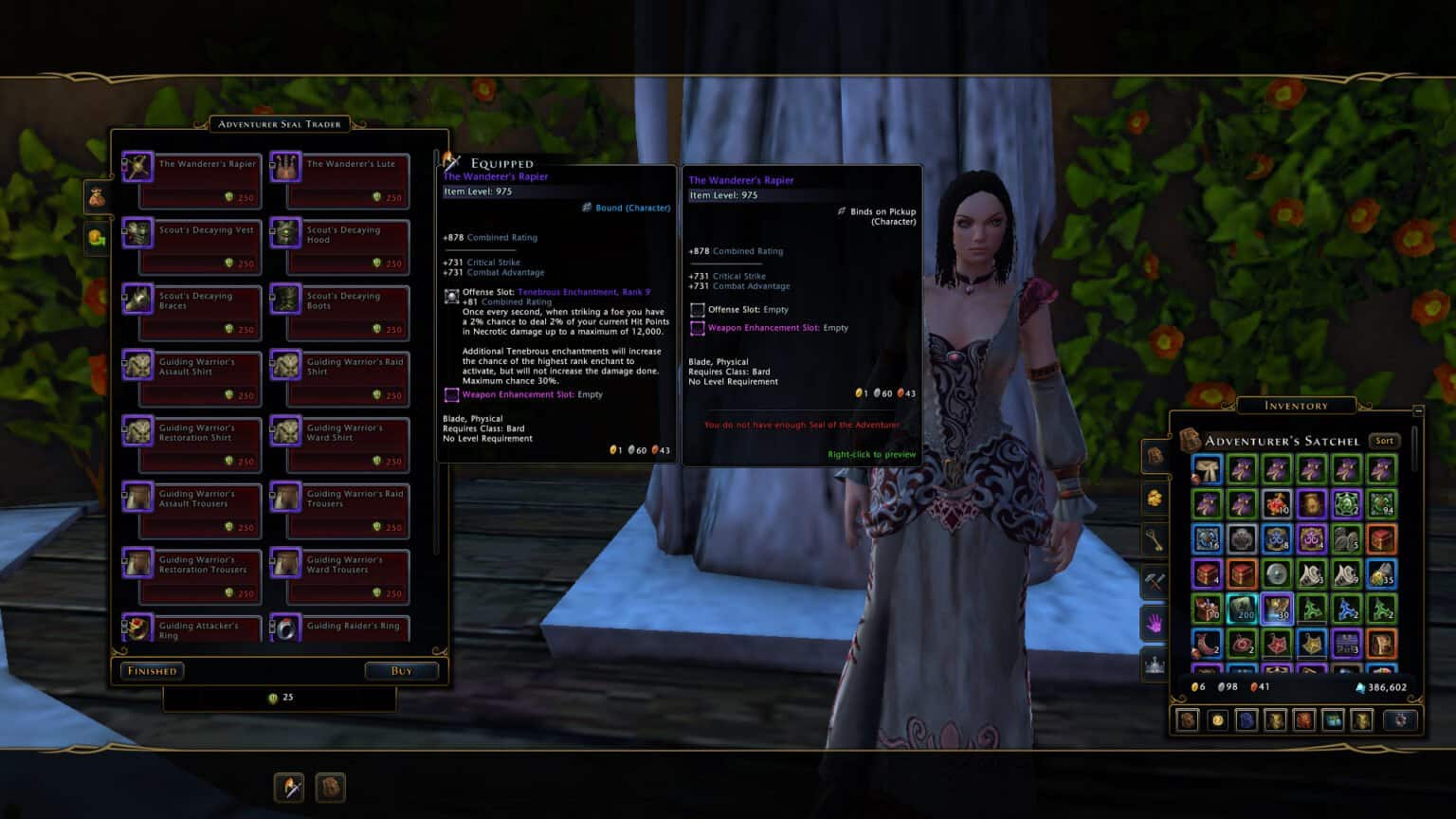Open the coin wallet tab below the satchel grid
The width and height of the screenshot is (1456, 819).
point(1218,719)
